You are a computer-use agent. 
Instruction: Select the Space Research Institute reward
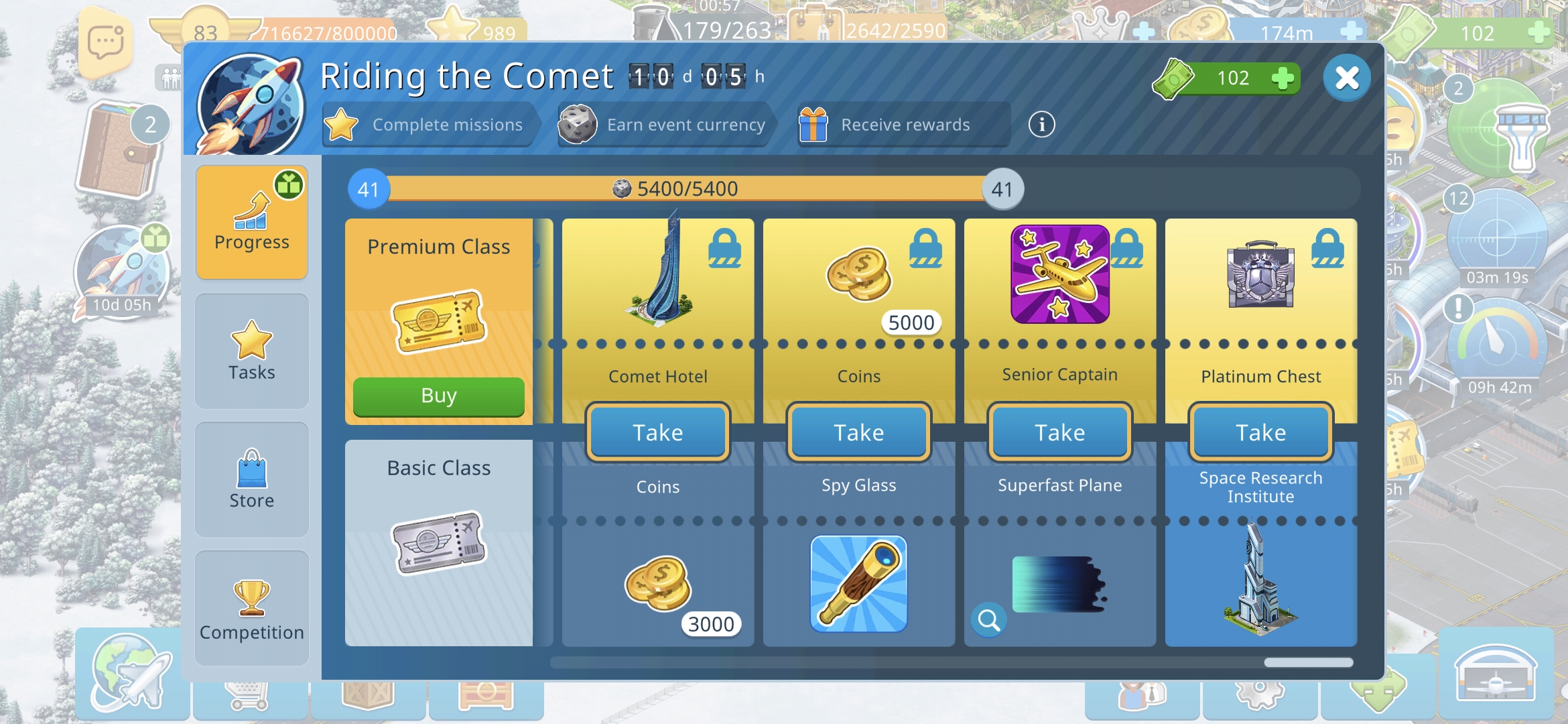coord(1260,577)
